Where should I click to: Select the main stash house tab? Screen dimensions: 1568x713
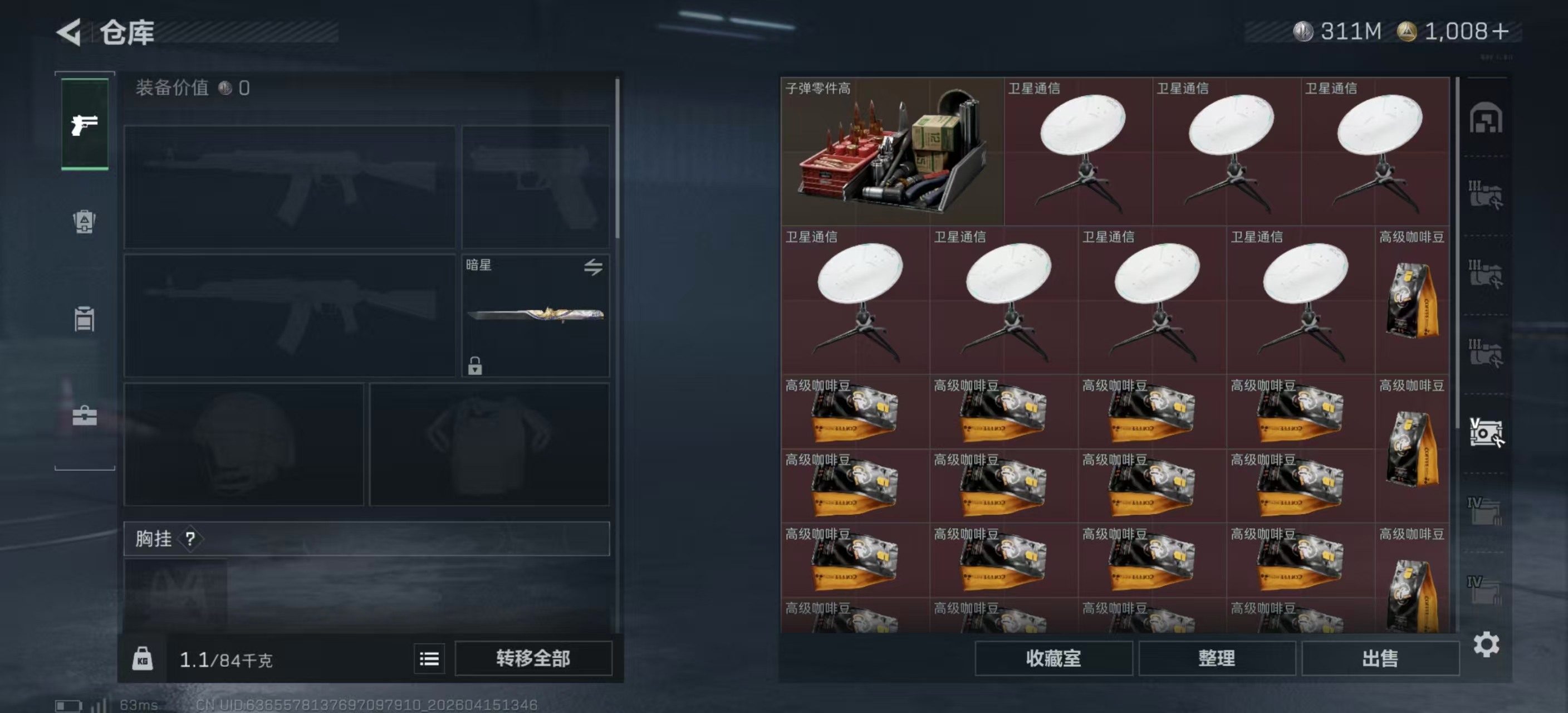pyautogui.click(x=1485, y=118)
